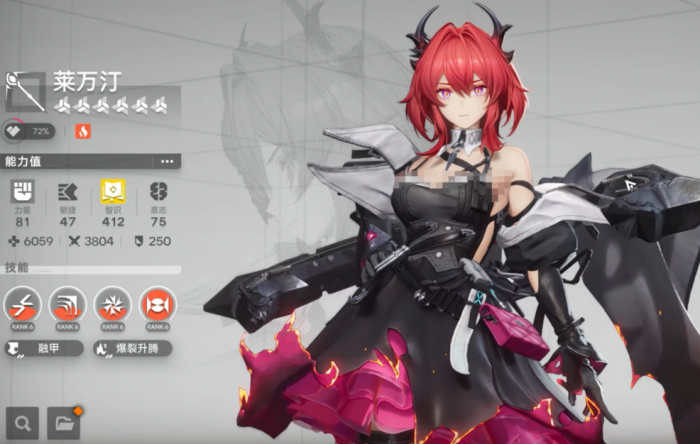Viewport: 700px width, 444px height.
Task: Click the magnifying glass button
Action: pos(22,423)
